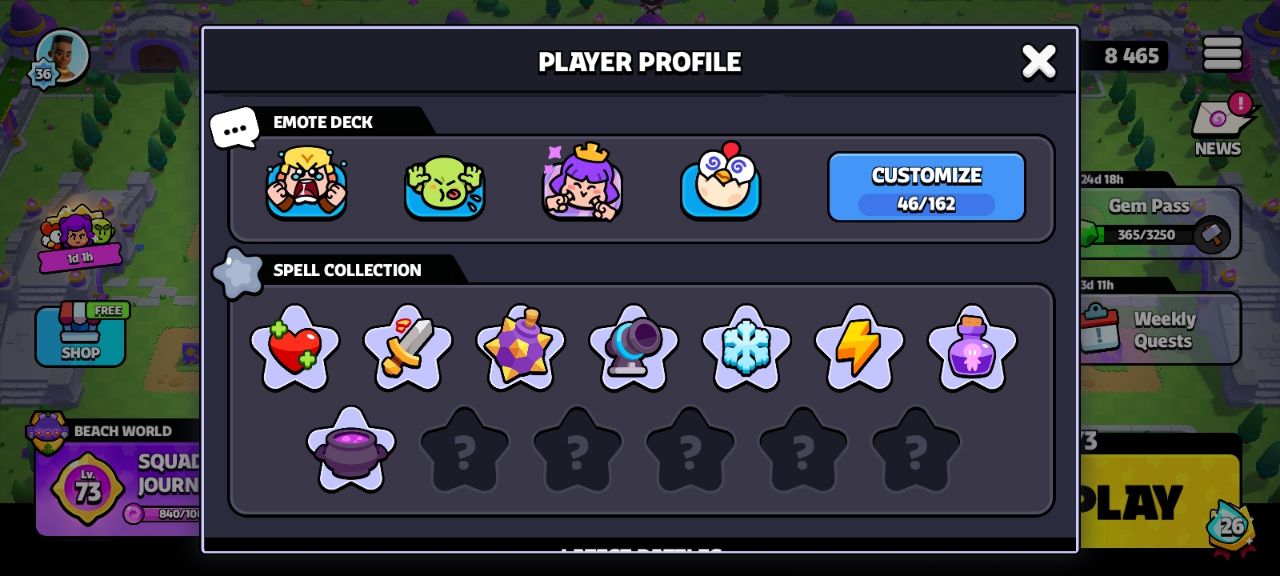This screenshot has width=1280, height=576.
Task: Choose the snowflake freeze spell
Action: [746, 348]
